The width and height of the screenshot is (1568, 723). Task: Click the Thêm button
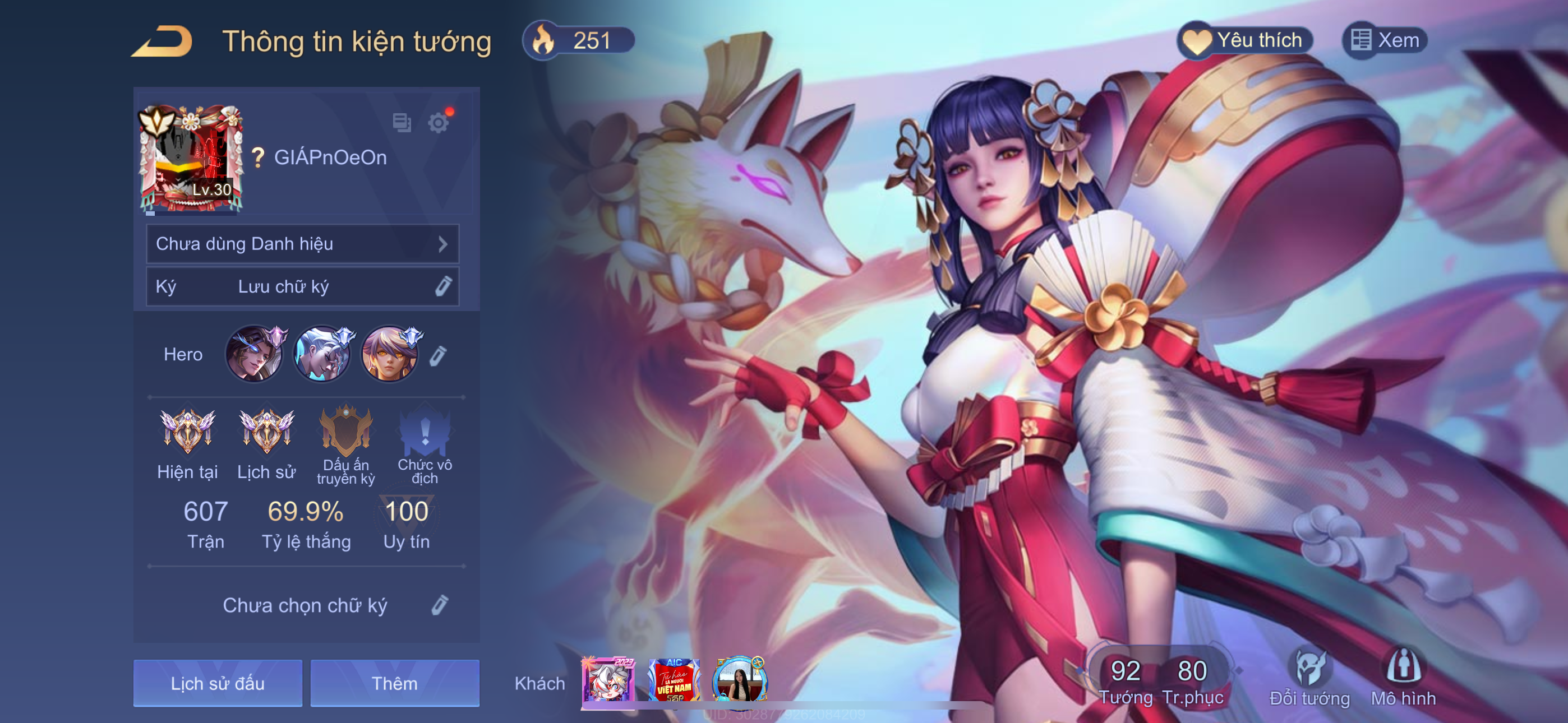394,683
